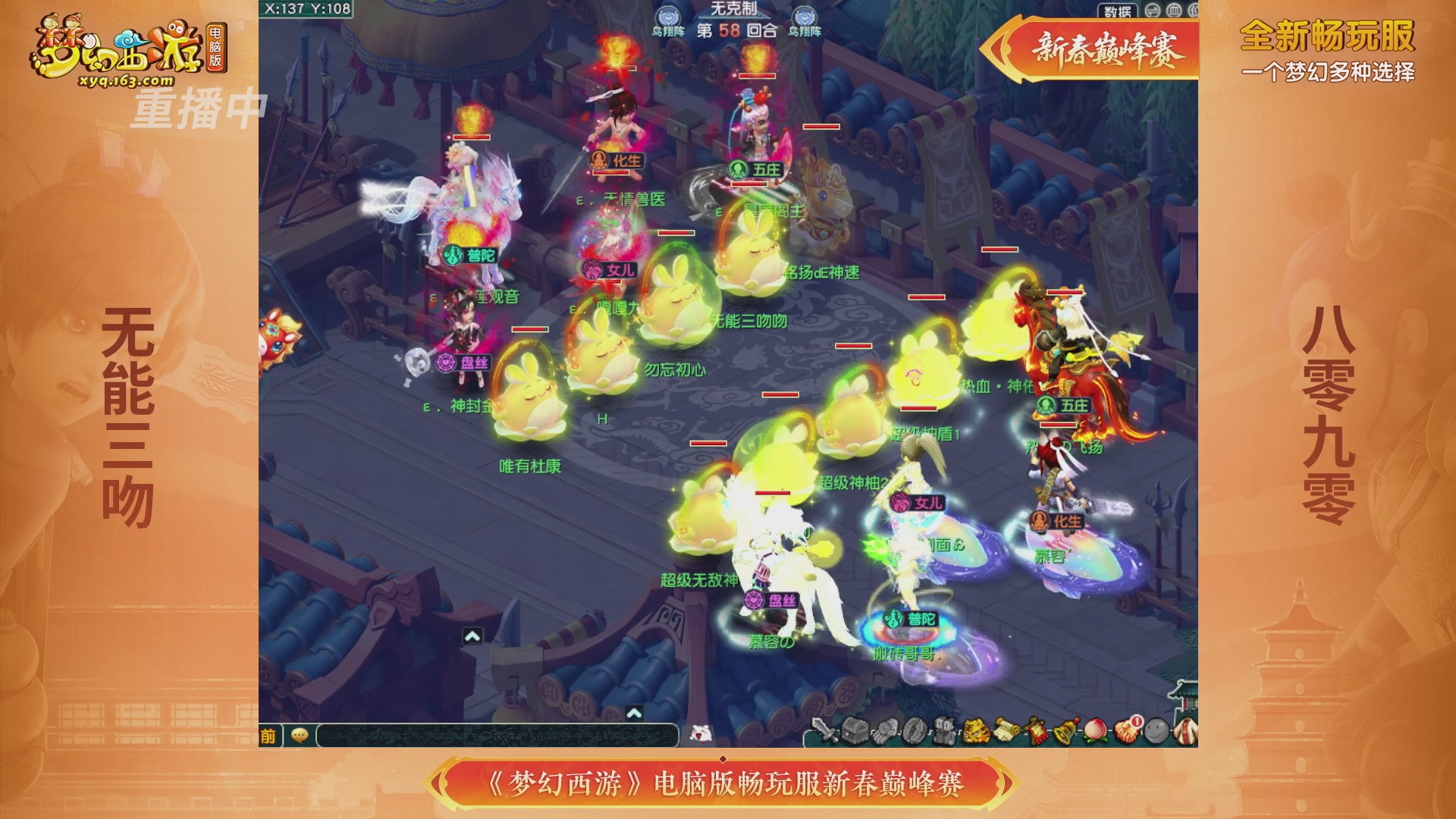Click the circular cage-style icon at top right
Screen dimensions: 1456x819
1175,11
